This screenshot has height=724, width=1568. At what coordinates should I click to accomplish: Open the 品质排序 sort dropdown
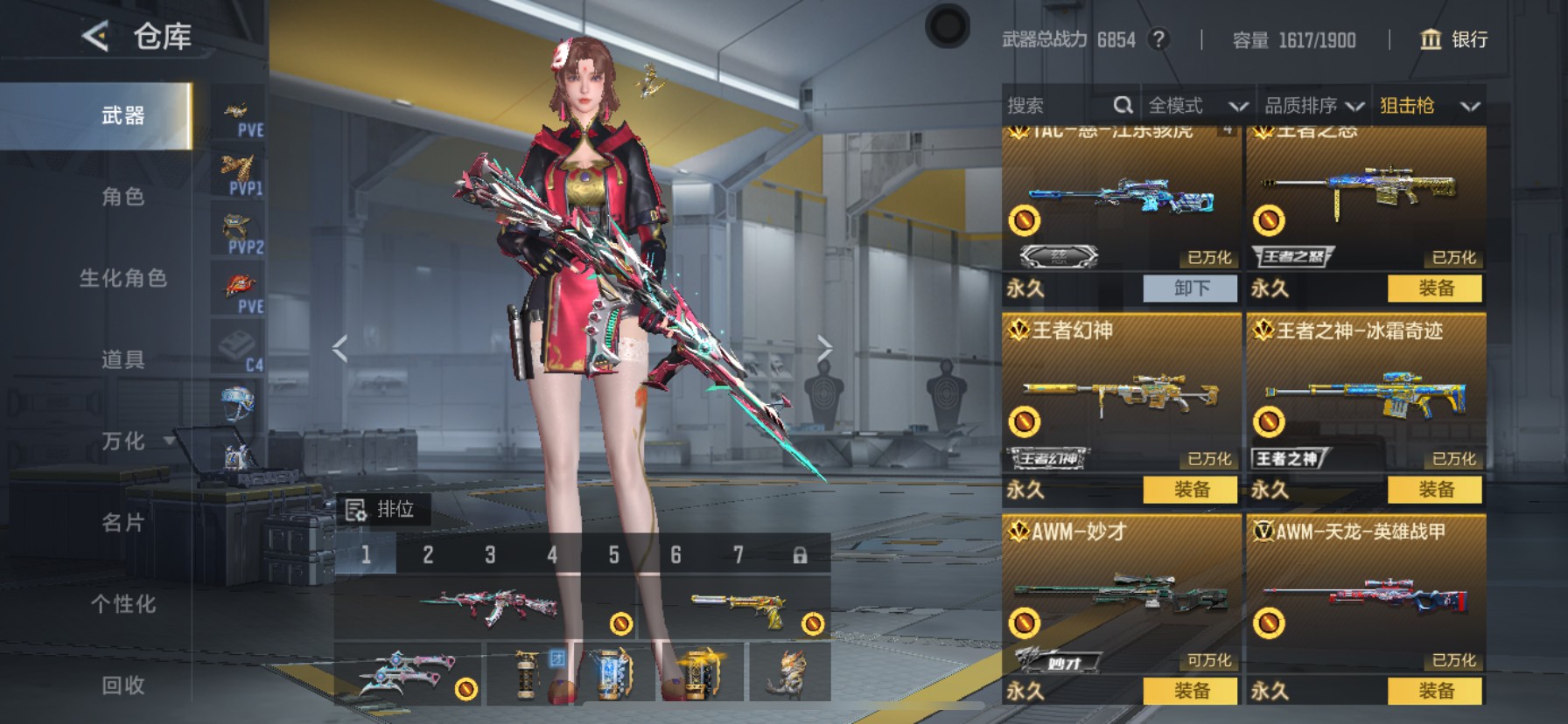pos(1313,106)
